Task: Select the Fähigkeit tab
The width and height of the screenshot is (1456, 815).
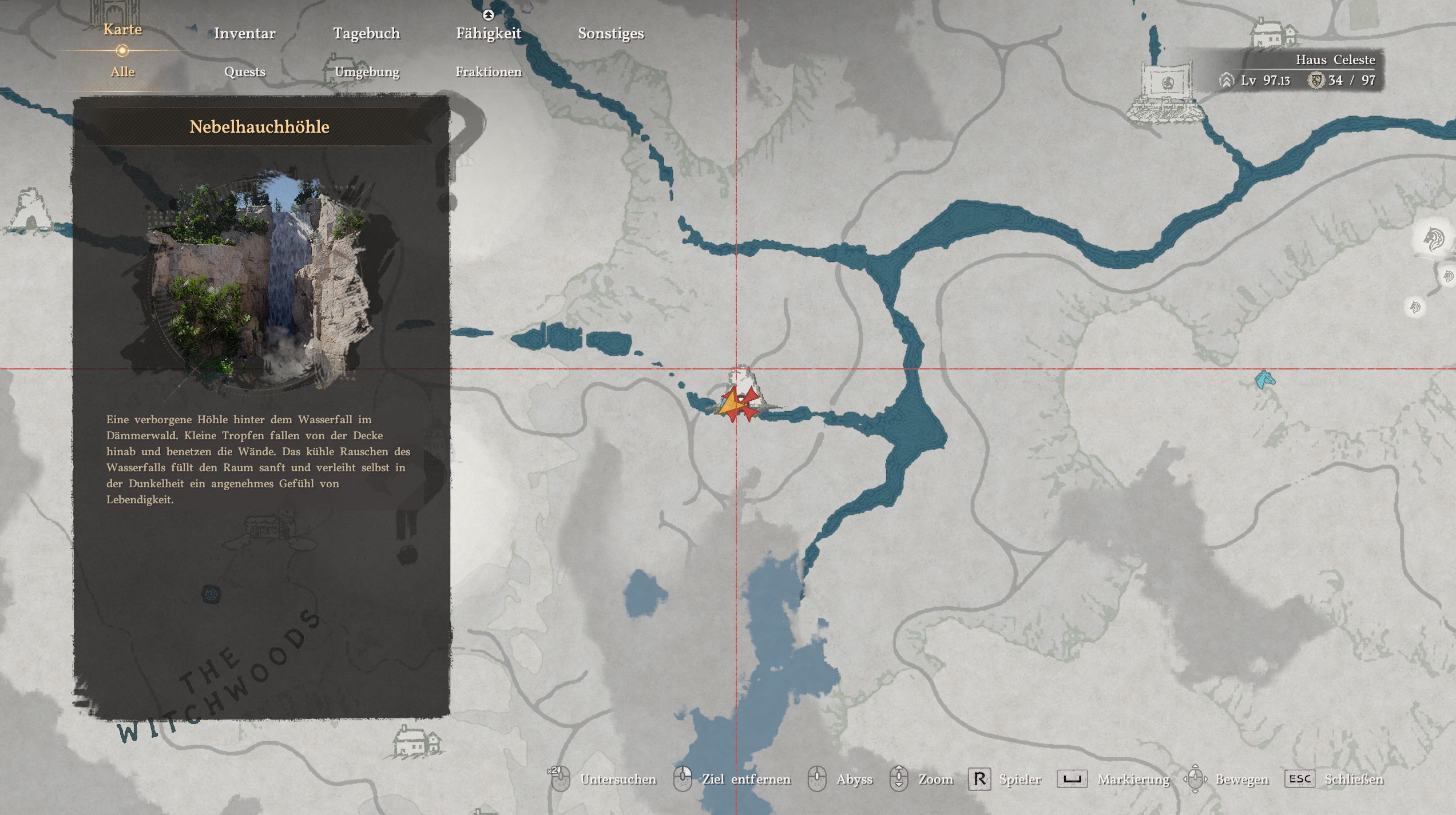Action: pos(489,33)
